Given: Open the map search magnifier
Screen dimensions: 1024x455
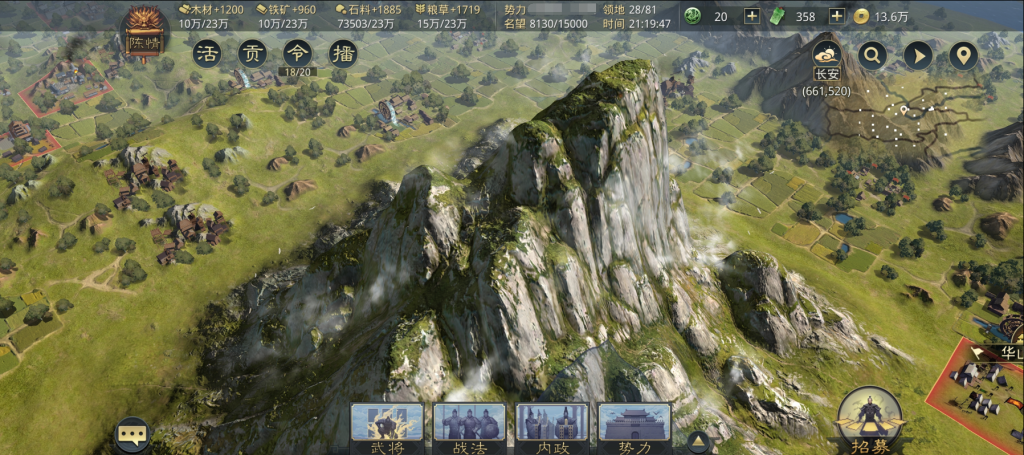Looking at the screenshot, I should 872,55.
